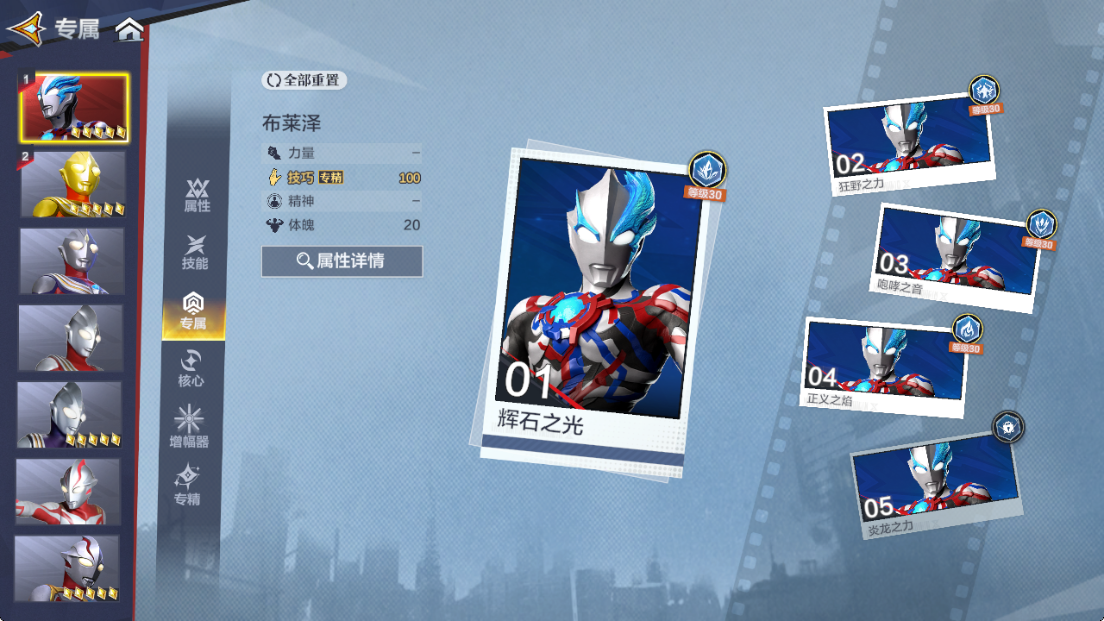Choose locked card 05 炎龙之力
The image size is (1104, 621).
point(936,487)
